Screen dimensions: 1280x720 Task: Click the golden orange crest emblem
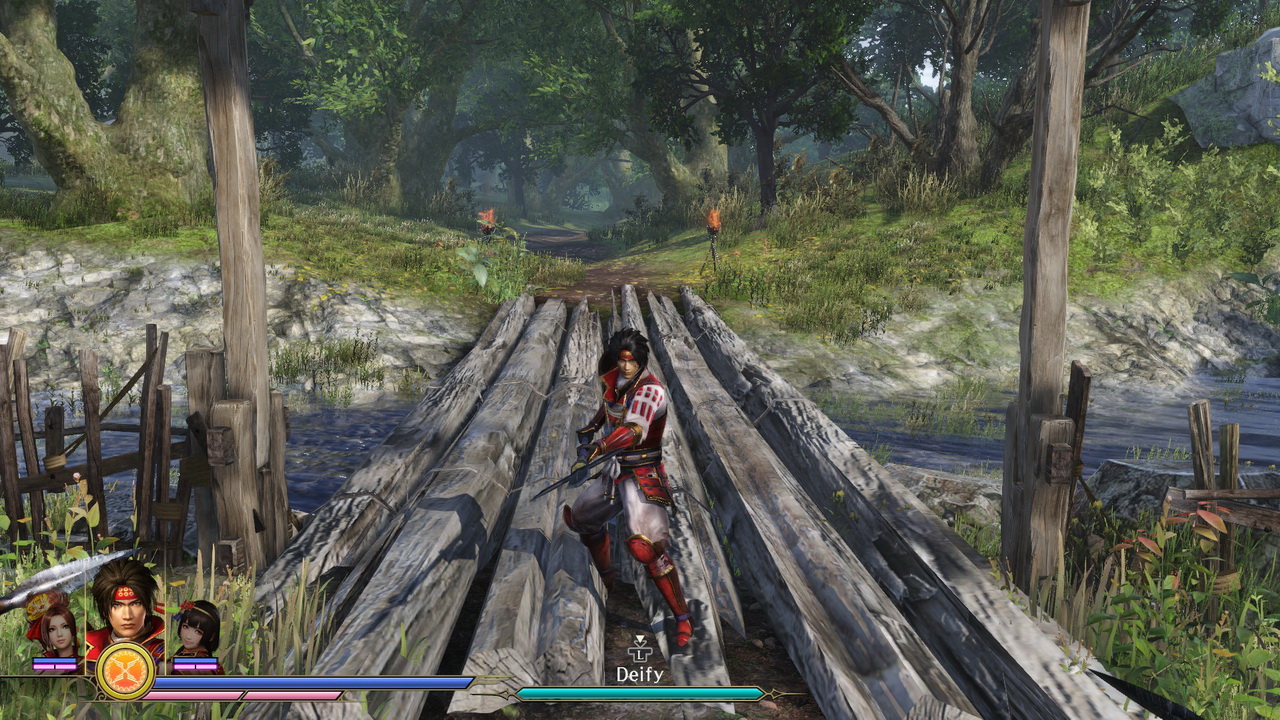(125, 670)
